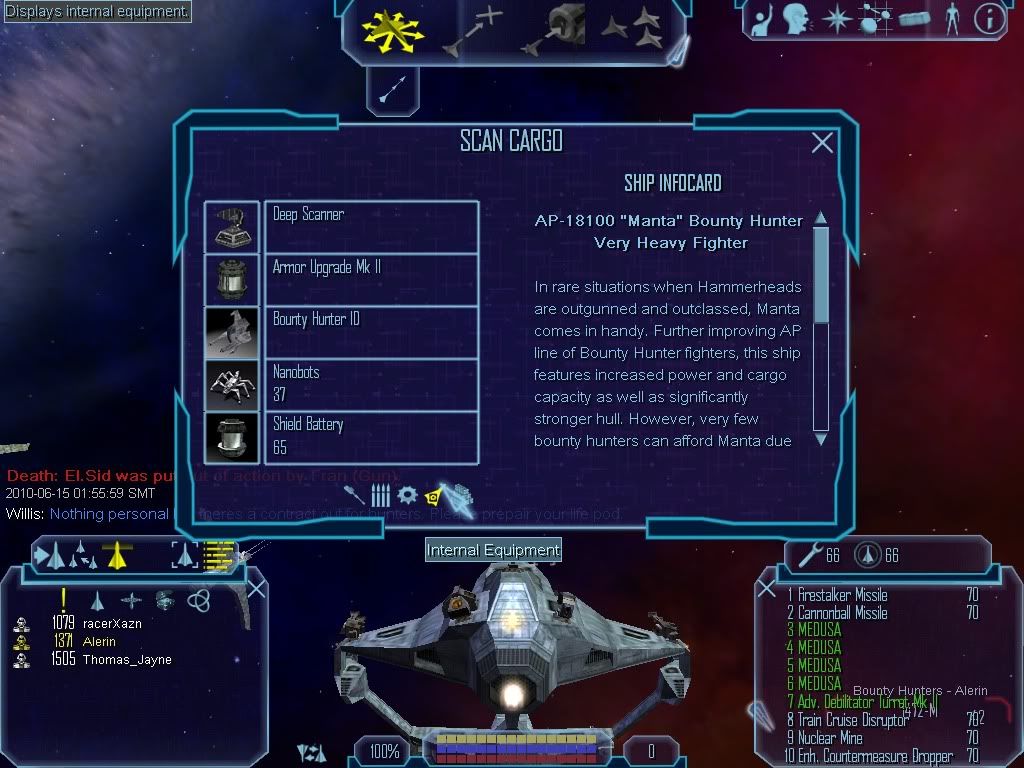Show Internal Equipment filter in scan window

pyautogui.click(x=434, y=495)
